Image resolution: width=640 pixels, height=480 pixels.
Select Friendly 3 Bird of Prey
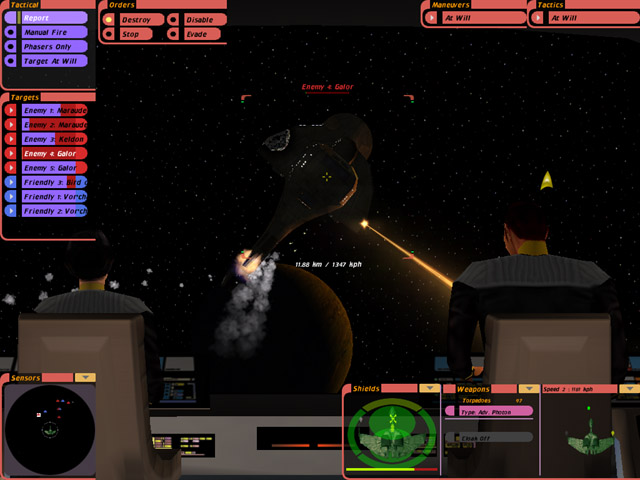tap(54, 182)
